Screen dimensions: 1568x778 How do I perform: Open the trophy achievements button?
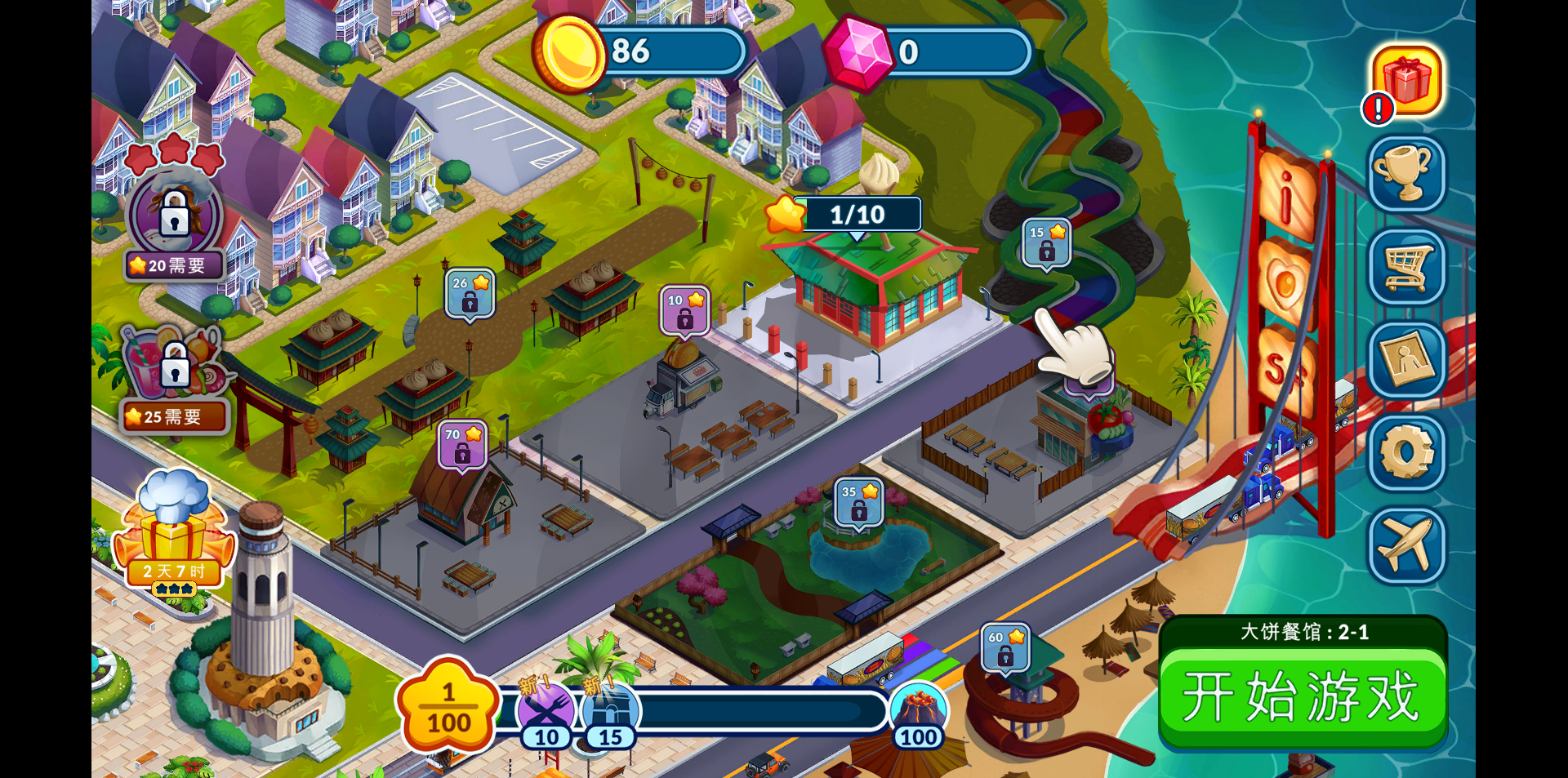1406,173
